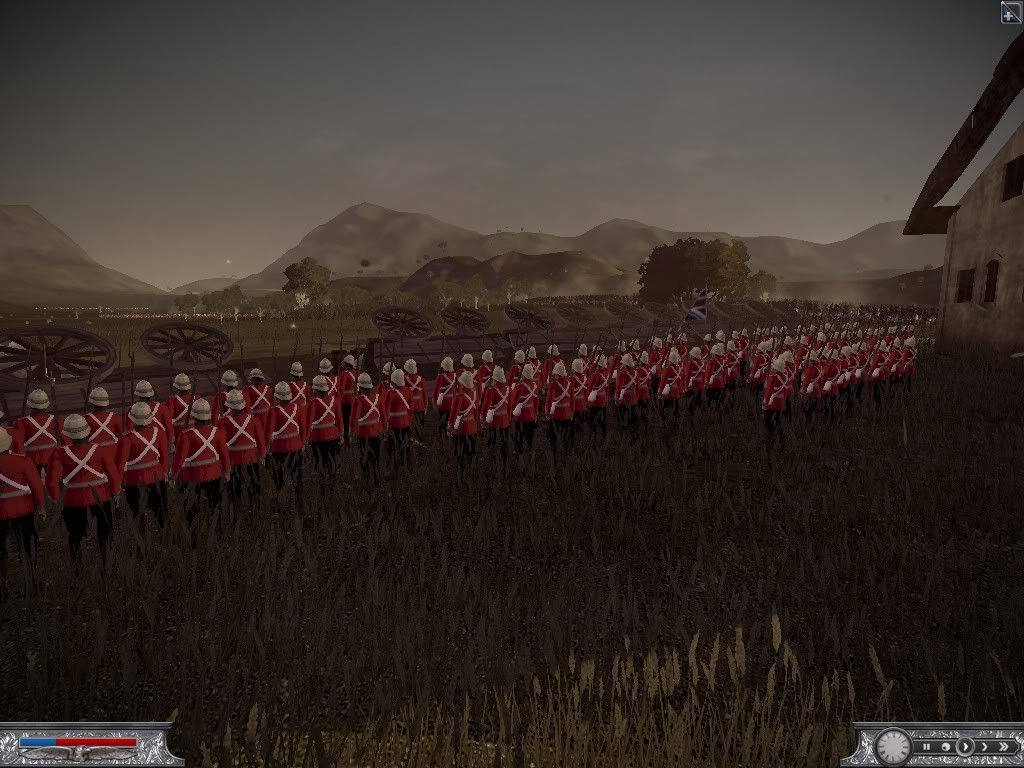Choose the fast forward speed button

[x=984, y=746]
